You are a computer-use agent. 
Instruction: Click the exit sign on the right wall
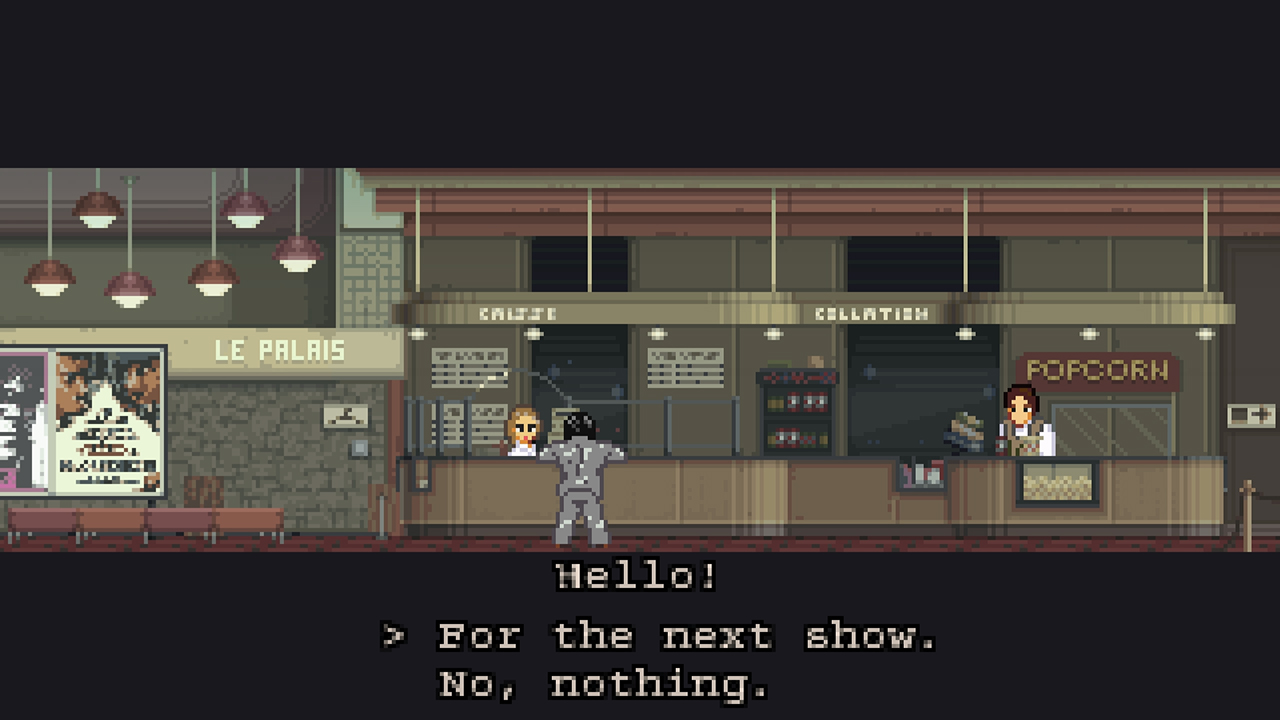pyautogui.click(x=1252, y=413)
